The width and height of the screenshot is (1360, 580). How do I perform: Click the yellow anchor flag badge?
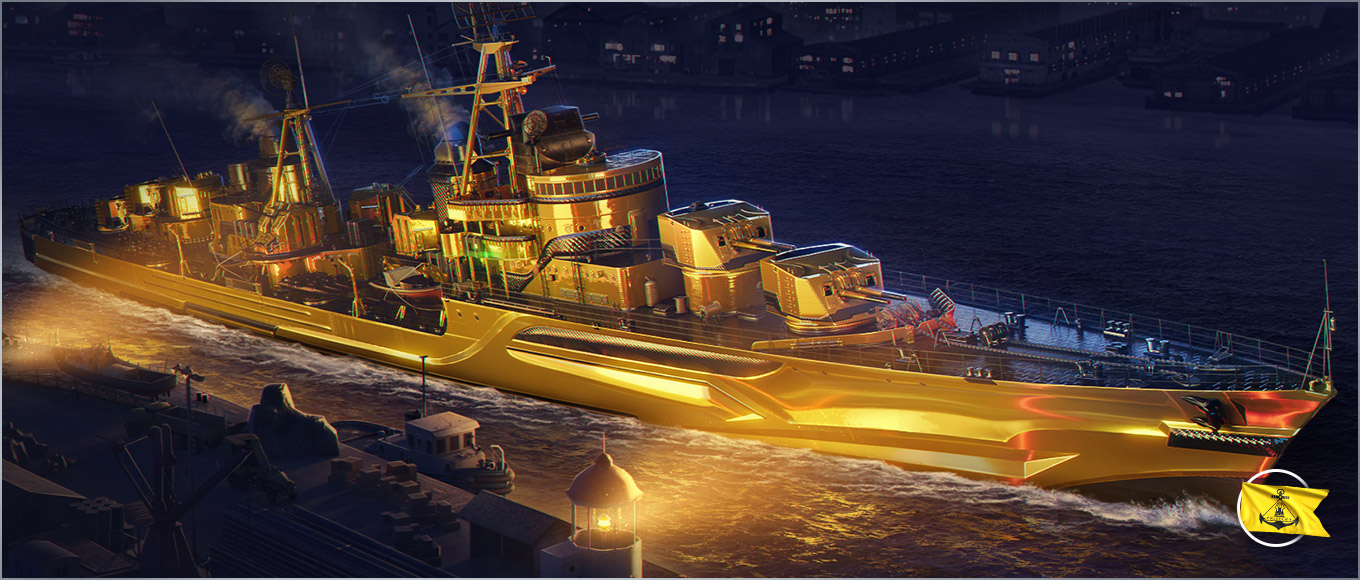tap(1277, 508)
